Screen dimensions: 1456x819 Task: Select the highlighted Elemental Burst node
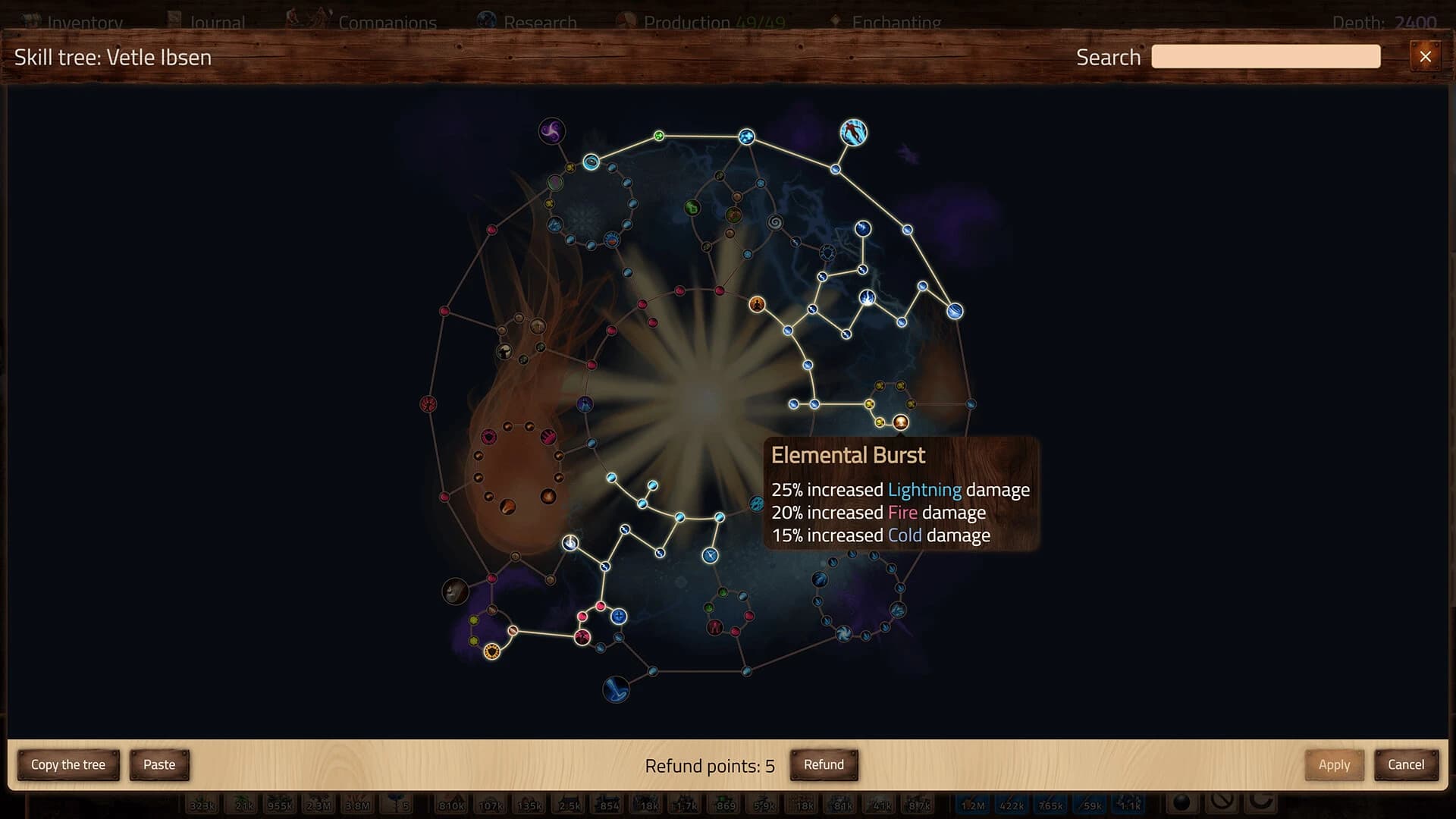[901, 422]
